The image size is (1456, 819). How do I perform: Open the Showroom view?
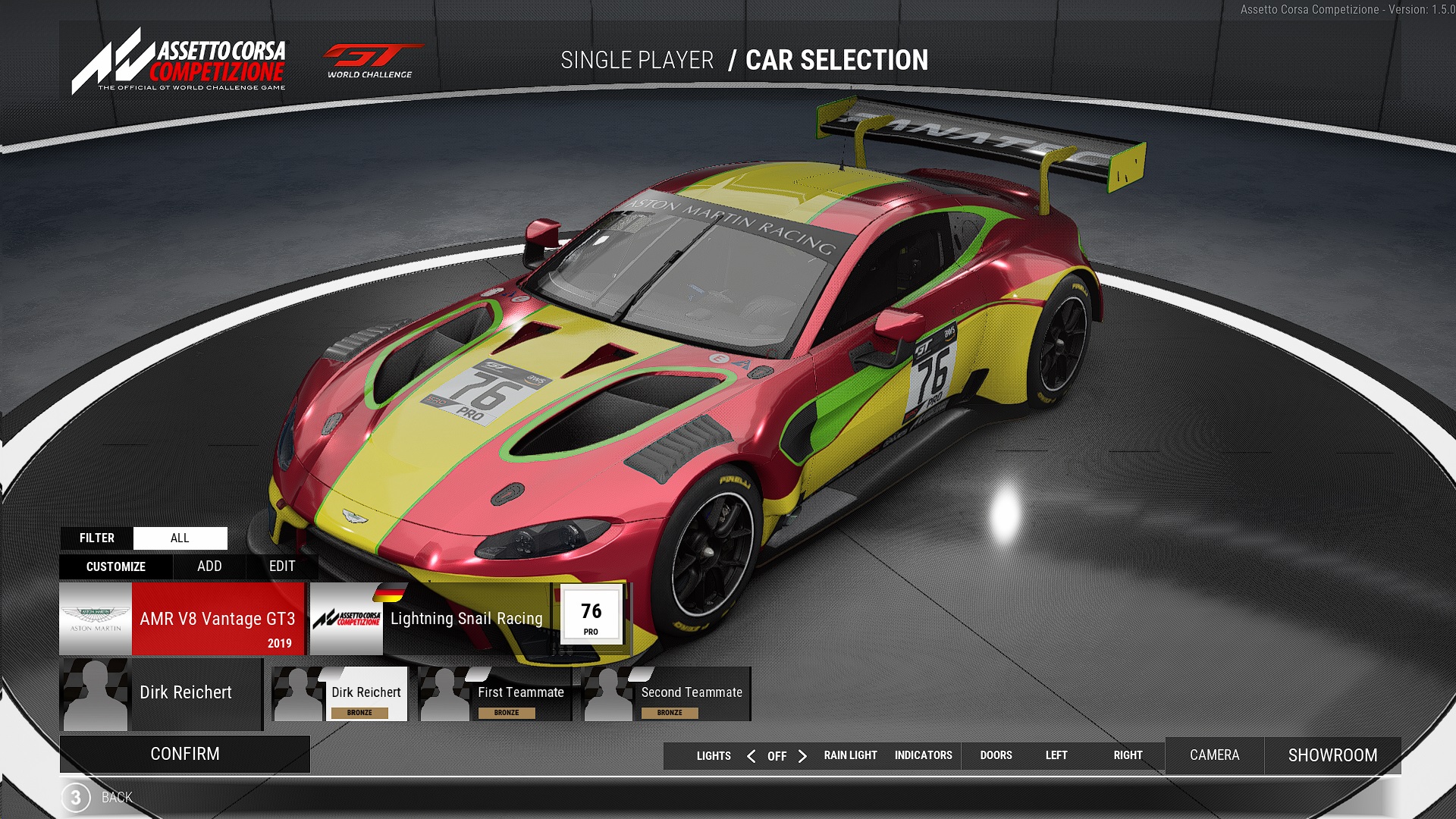coord(1332,755)
